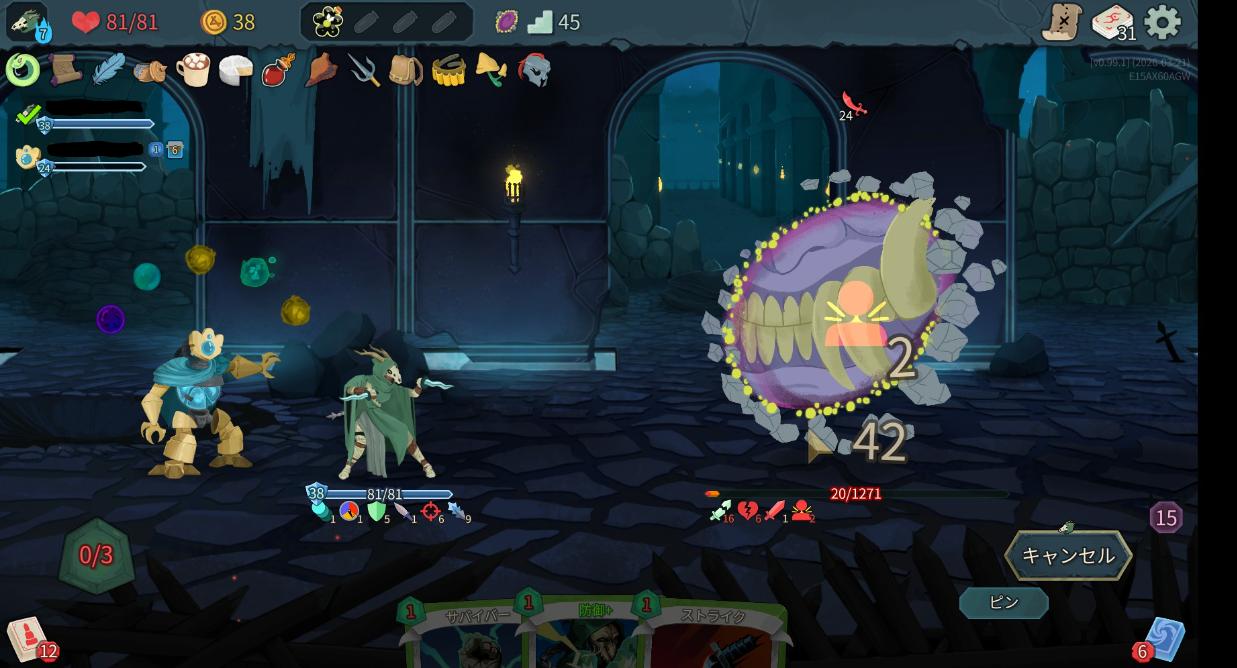Viewport: 1237px width, 668px height.
Task: Open the treasure map scroll
Action: pyautogui.click(x=1062, y=22)
